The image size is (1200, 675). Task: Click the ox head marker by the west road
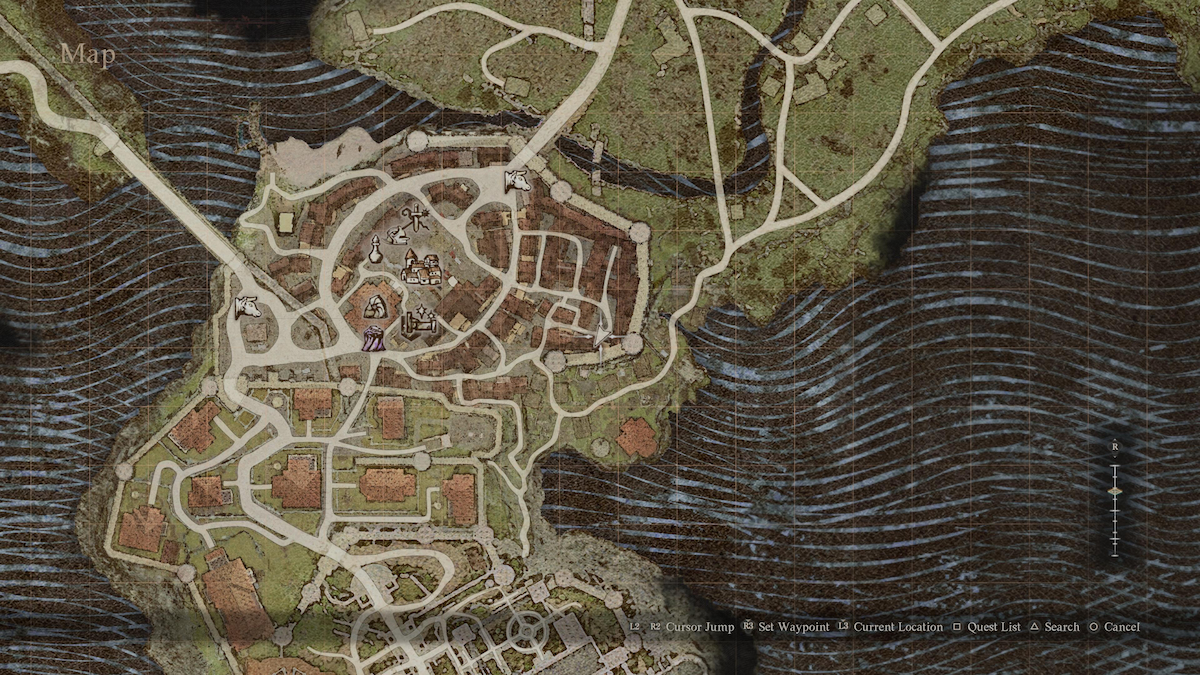[246, 308]
